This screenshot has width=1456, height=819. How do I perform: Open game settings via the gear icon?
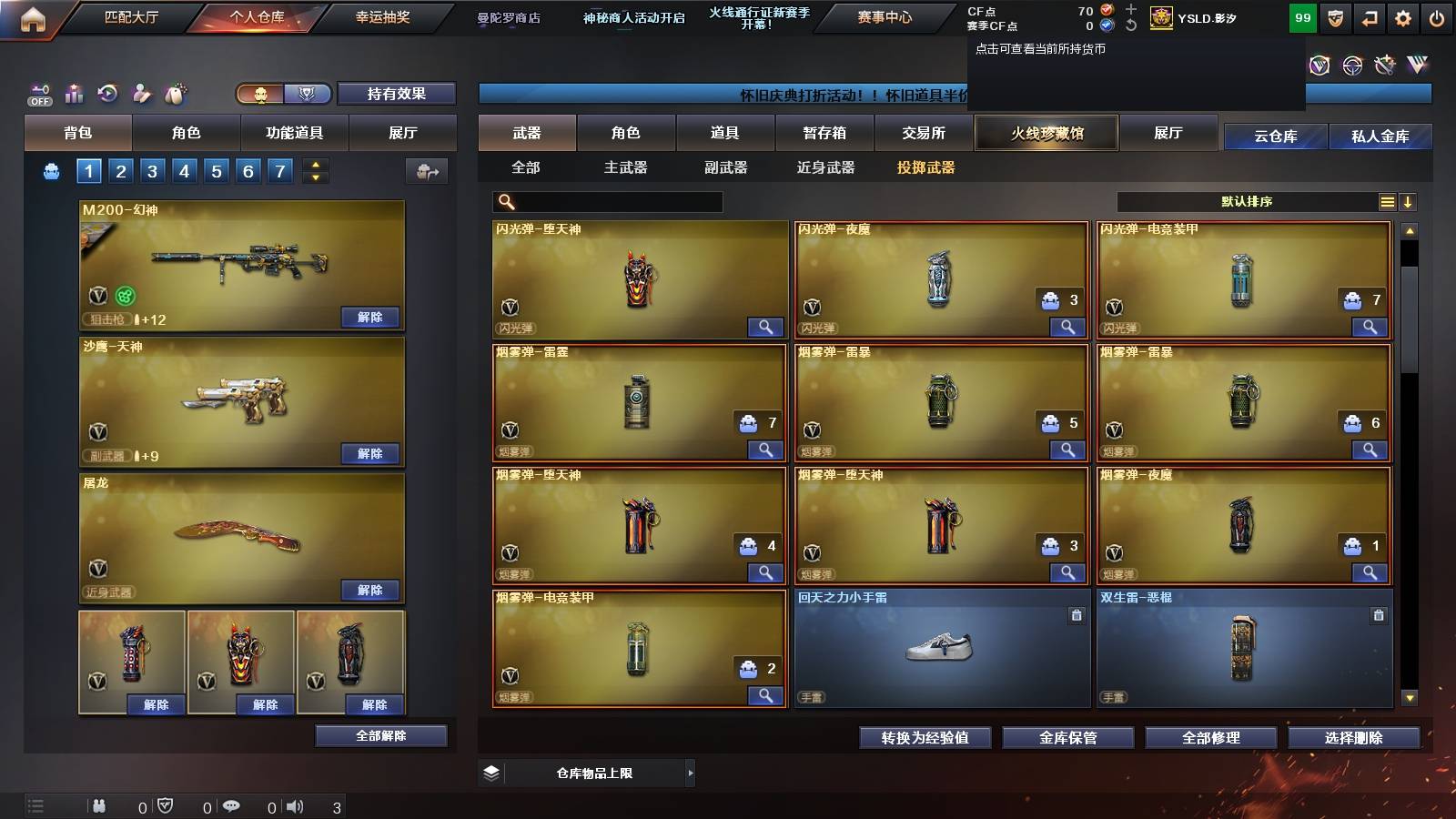(1403, 16)
